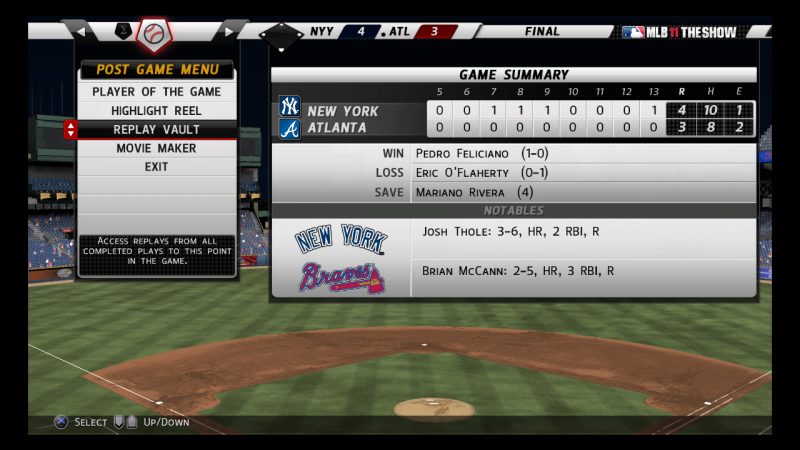
Task: Click the right arrow on the top menu bar
Action: (x=229, y=32)
